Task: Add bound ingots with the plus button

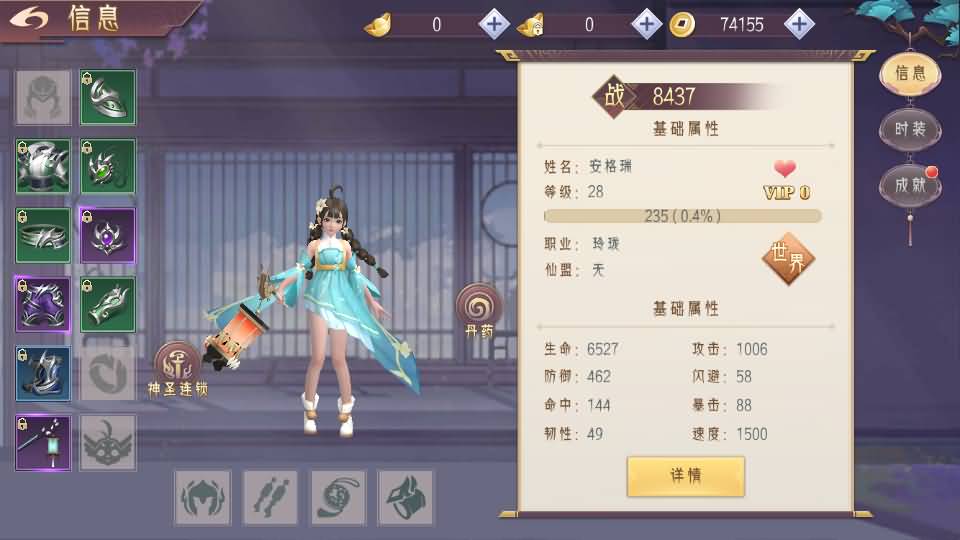Action: coord(646,24)
